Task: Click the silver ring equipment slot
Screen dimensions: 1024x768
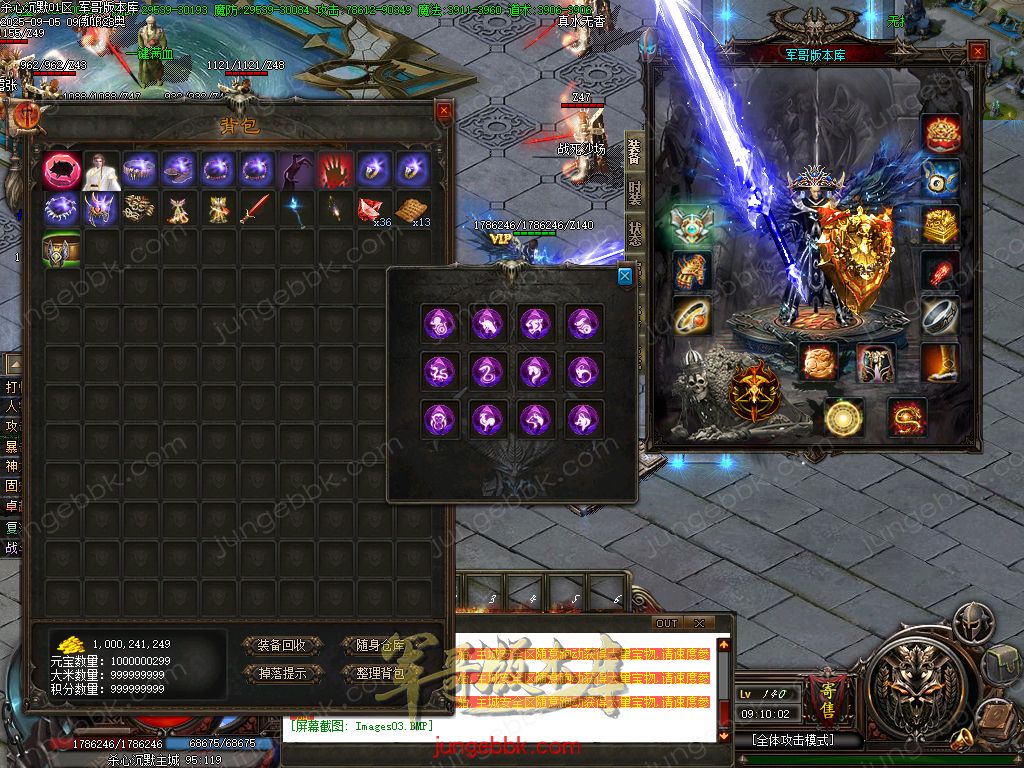Action: 940,316
